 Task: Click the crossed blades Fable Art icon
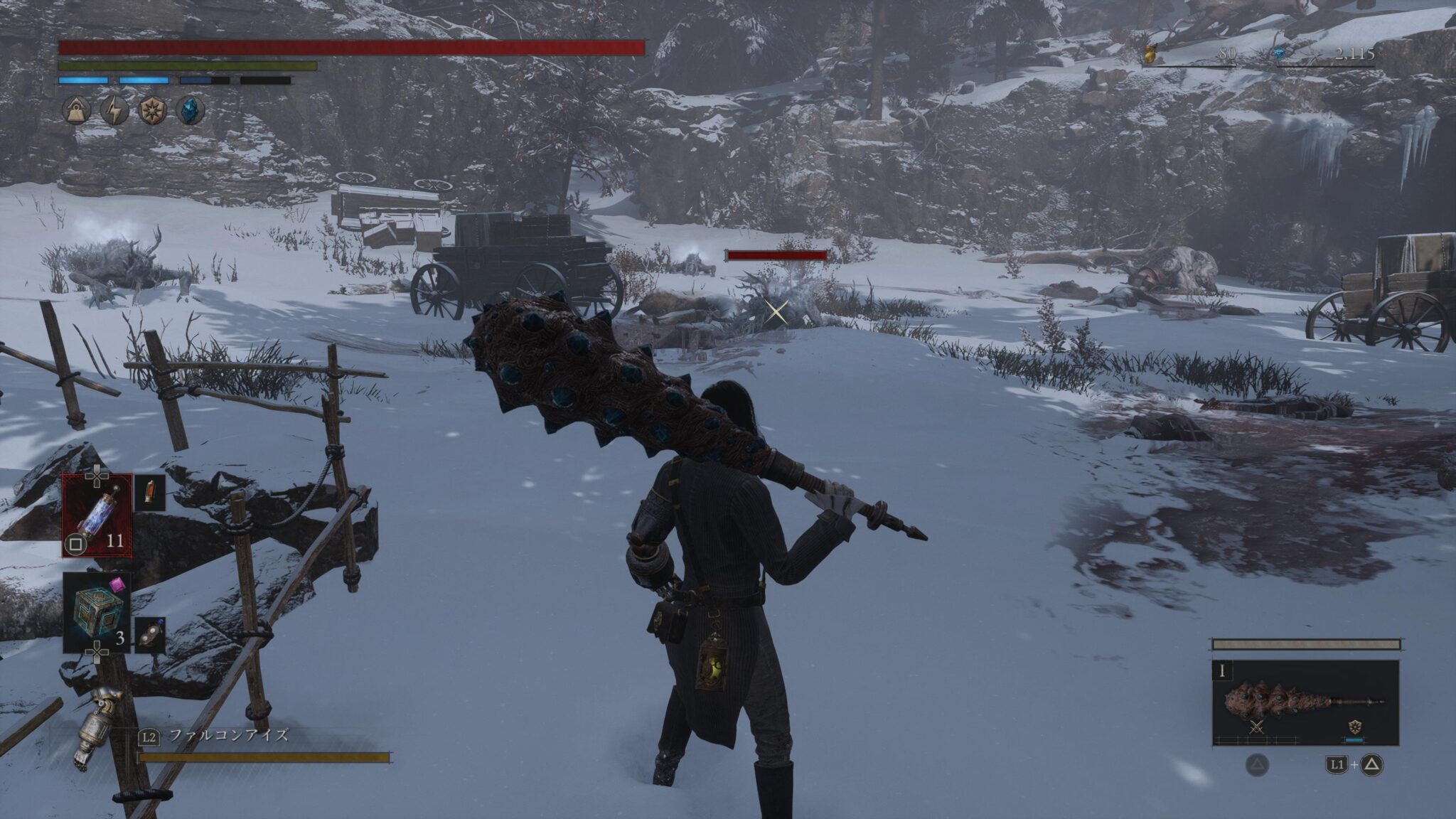[x=1258, y=727]
